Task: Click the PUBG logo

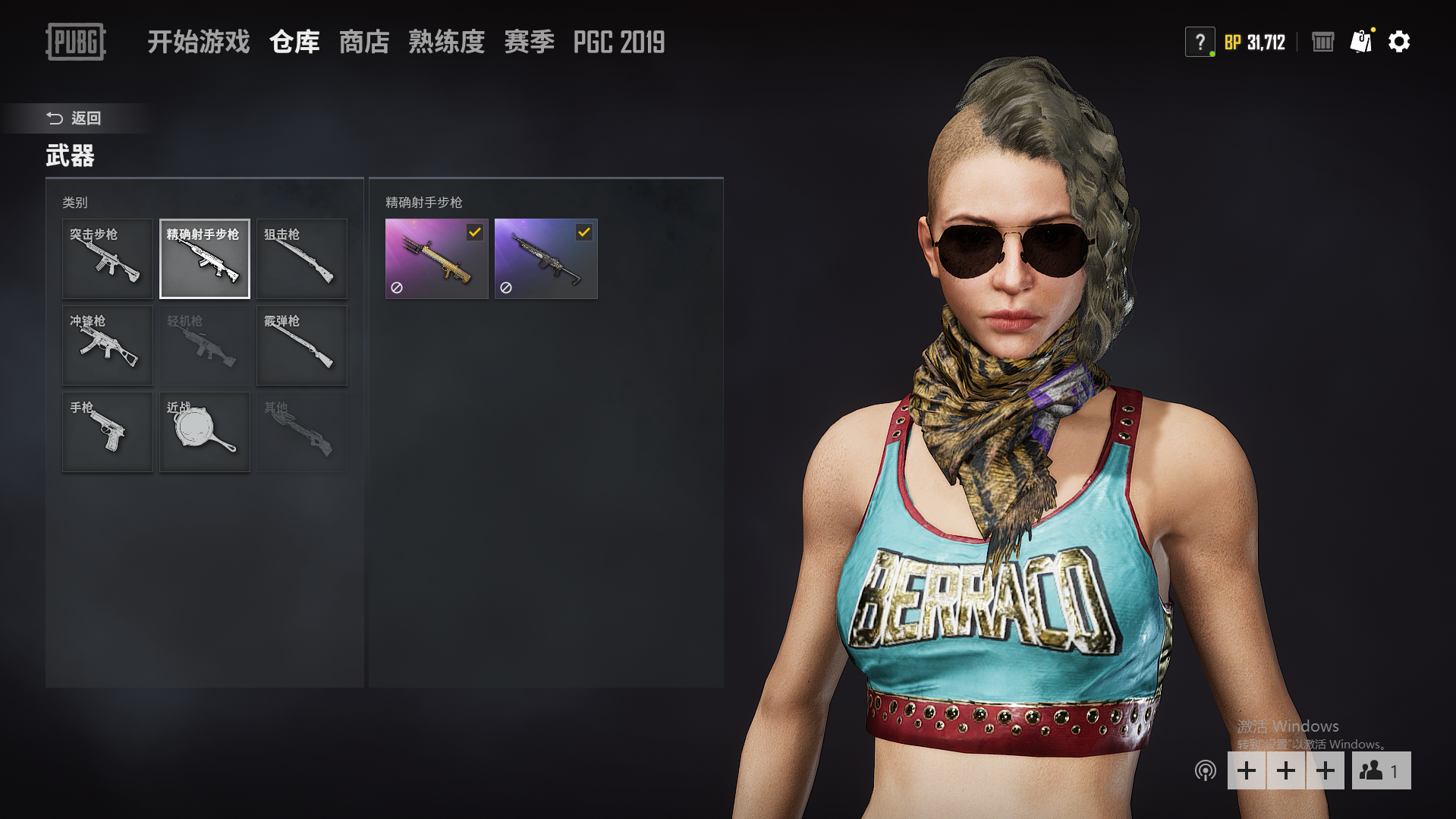Action: pyautogui.click(x=75, y=42)
